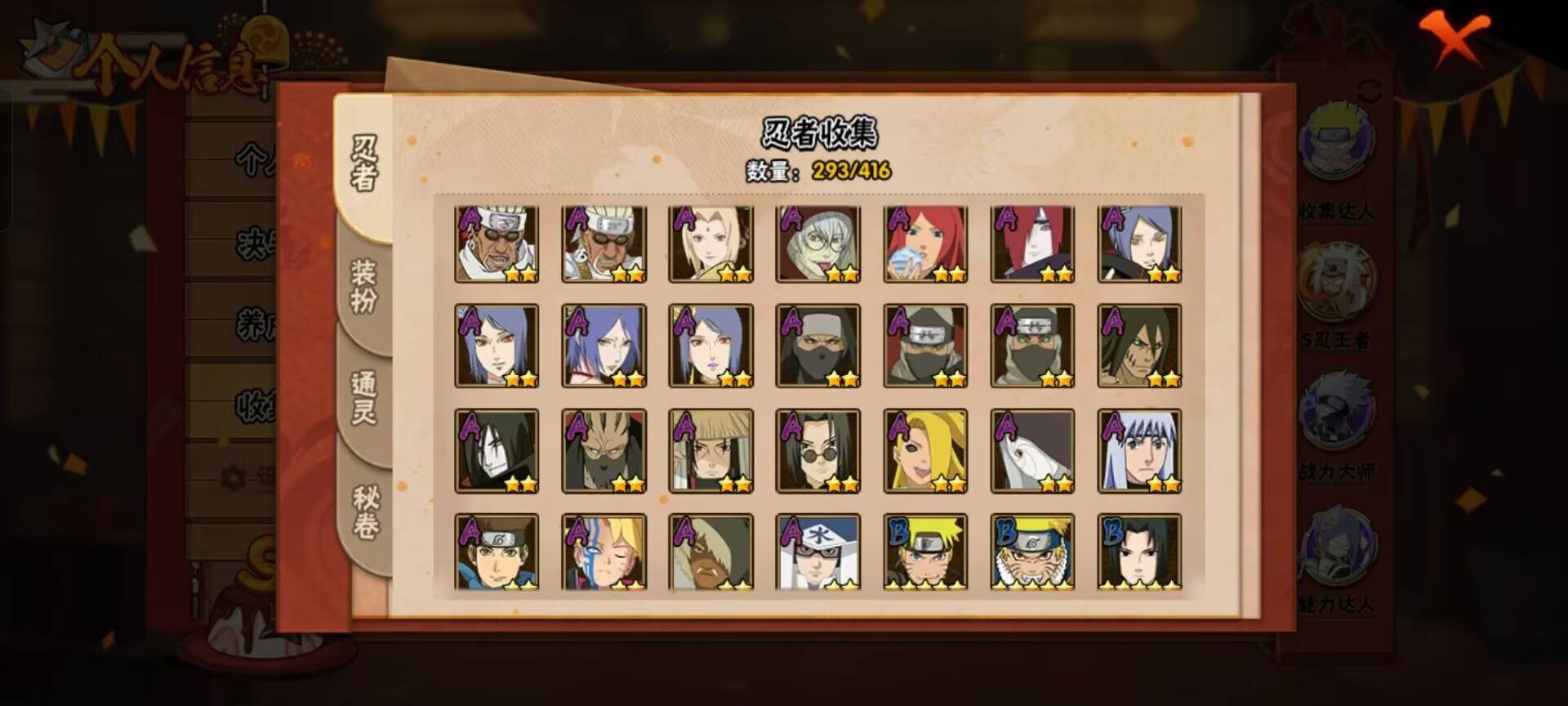Select the 通灵 tab
Viewport: 1568px width, 706px height.
tap(364, 398)
